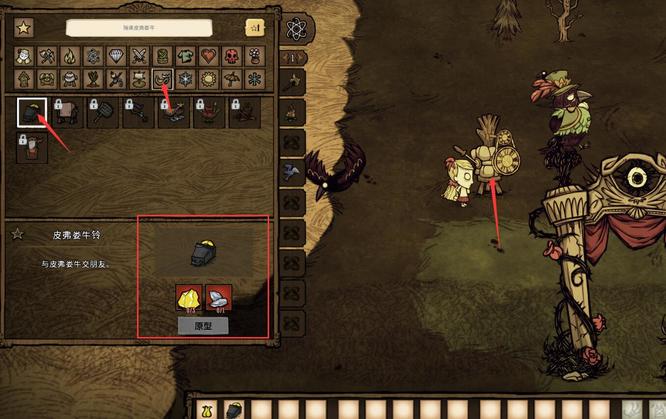Click the gold nugget ingredient icon

click(x=189, y=298)
